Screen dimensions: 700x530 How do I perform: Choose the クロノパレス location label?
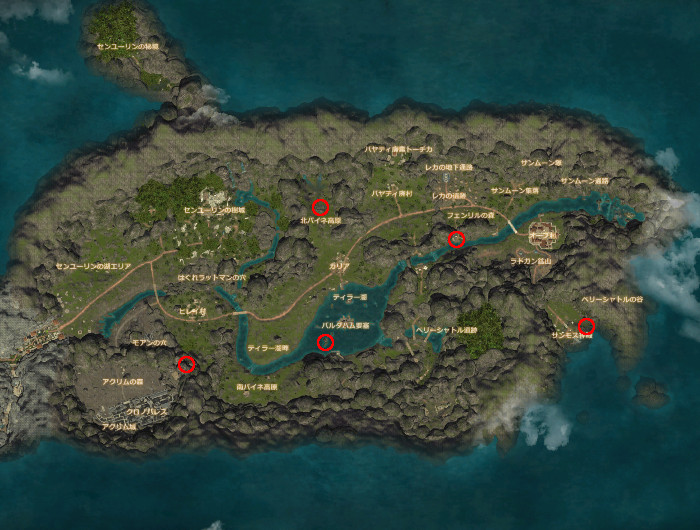(146, 411)
